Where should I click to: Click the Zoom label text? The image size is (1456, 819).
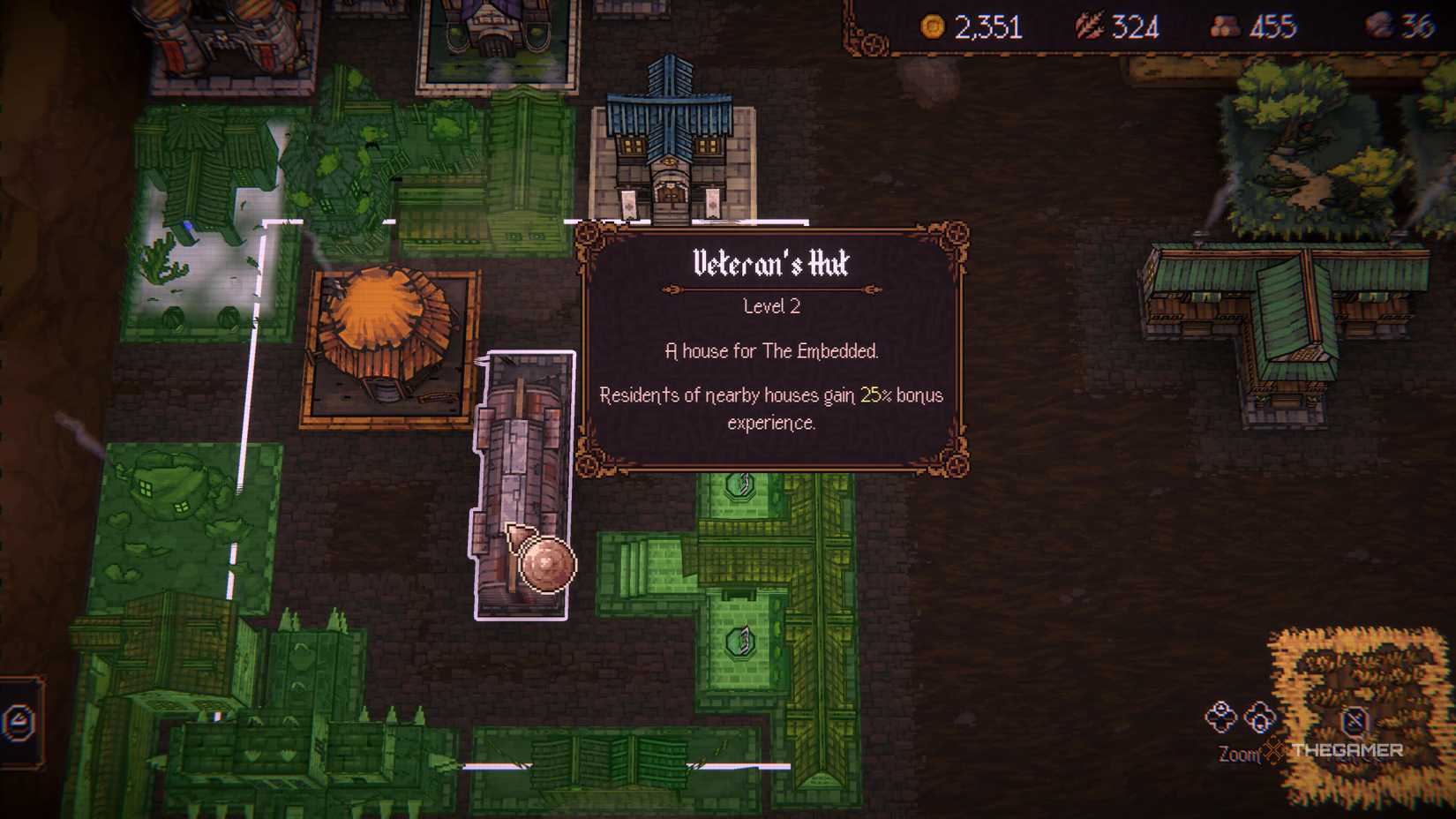(1238, 752)
